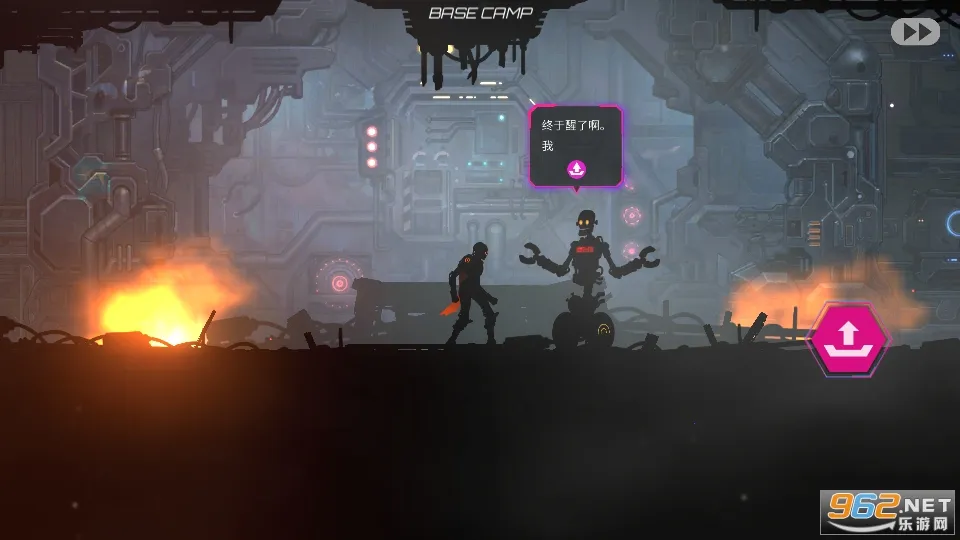
Task: Advance dialogue via the speech bubble arrow
Action: (x=576, y=169)
